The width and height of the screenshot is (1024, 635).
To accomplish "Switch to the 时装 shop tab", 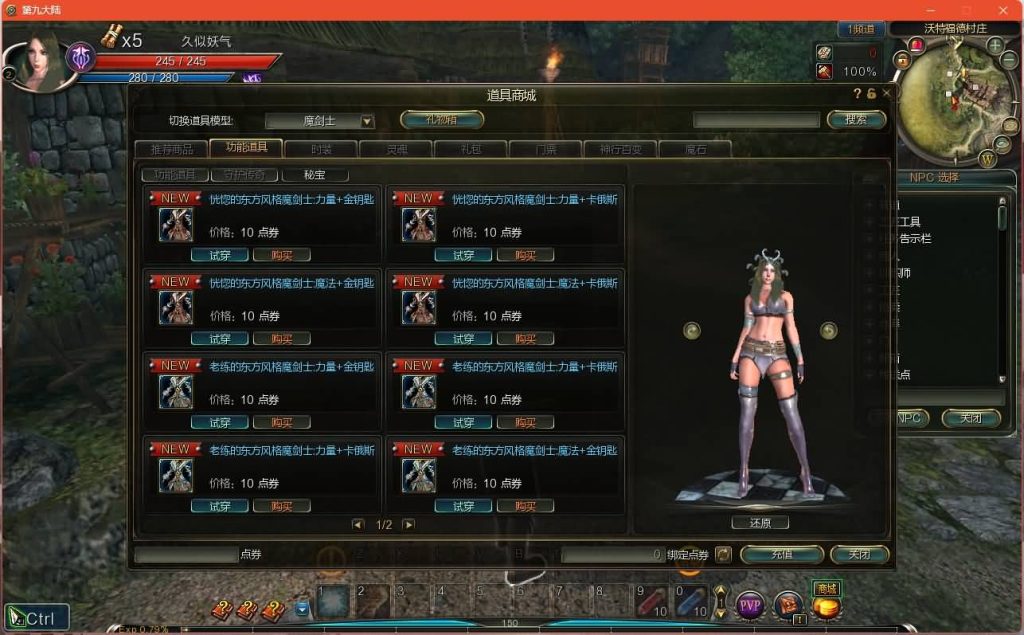I will point(321,149).
